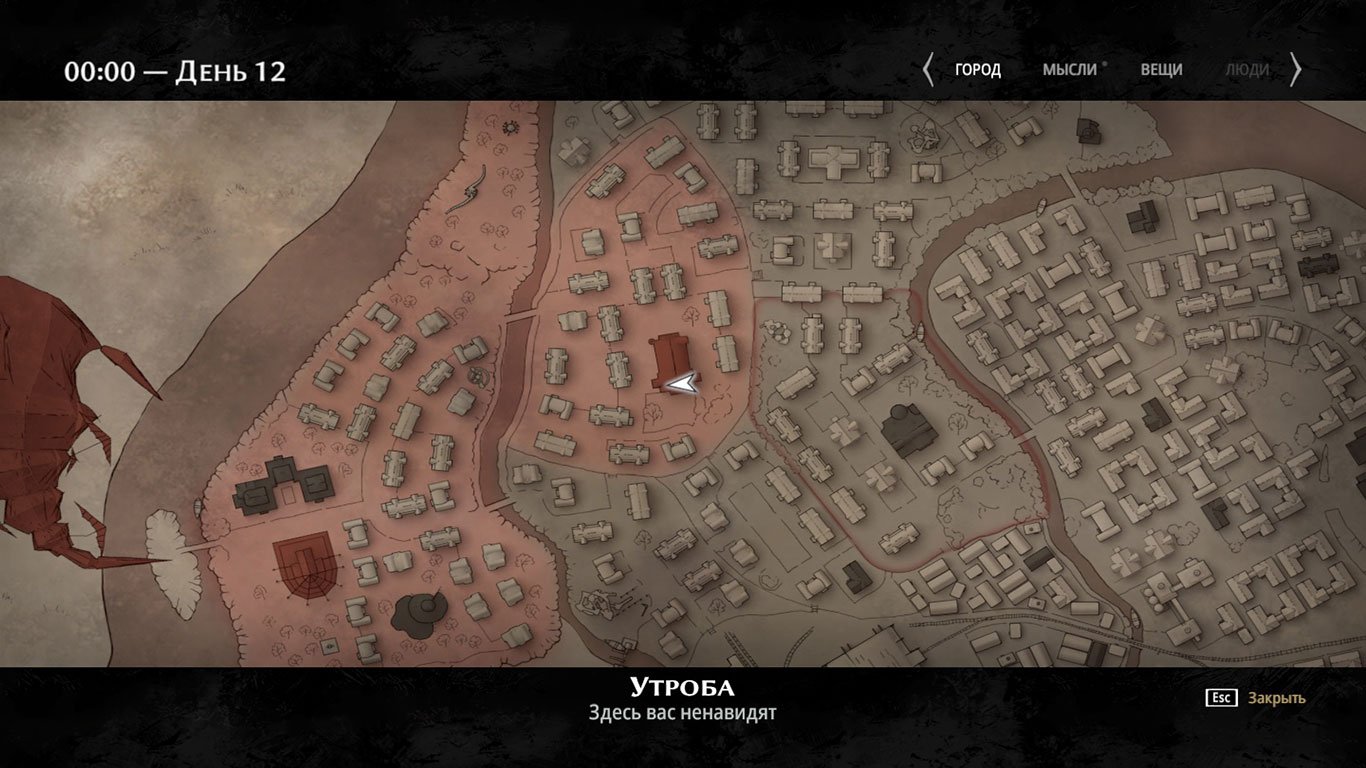Switch to the МЫСЛИ tab

coord(1072,69)
